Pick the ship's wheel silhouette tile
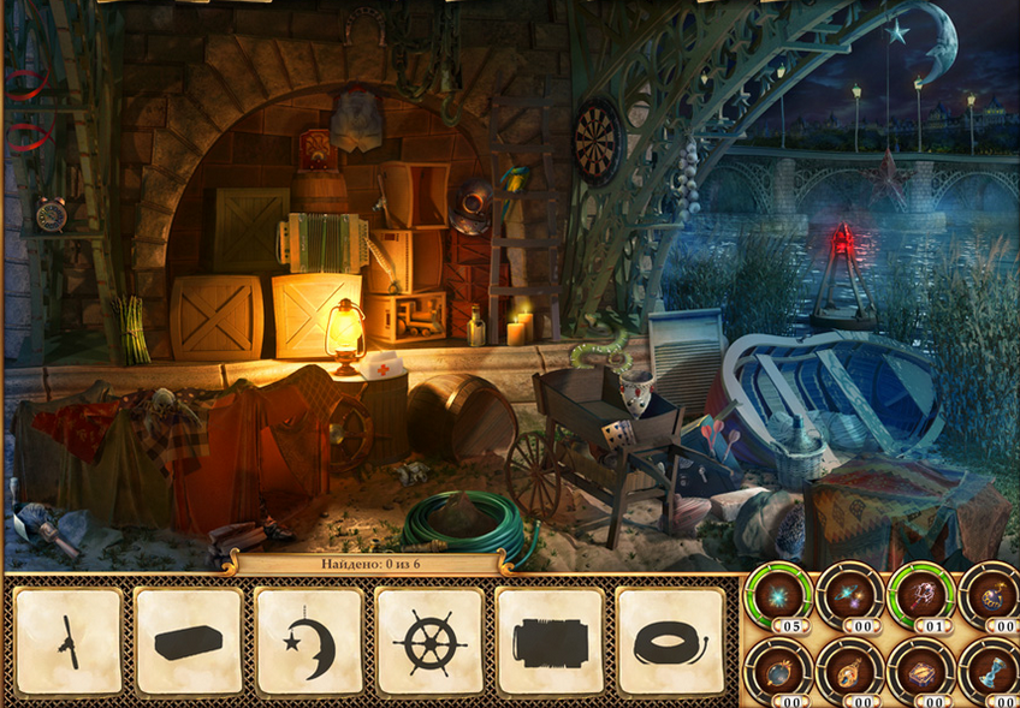The width and height of the screenshot is (1020, 708). pyautogui.click(x=429, y=641)
